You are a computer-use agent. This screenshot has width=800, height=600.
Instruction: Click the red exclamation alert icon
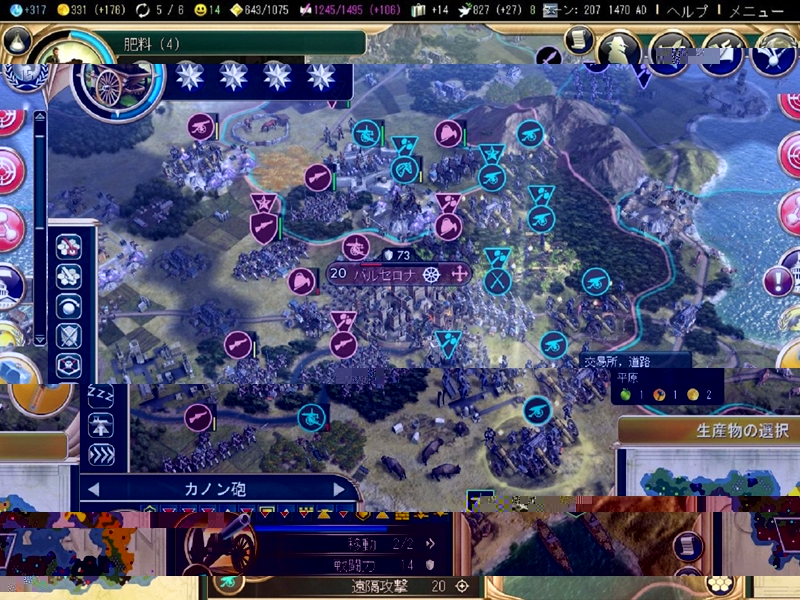click(x=778, y=282)
